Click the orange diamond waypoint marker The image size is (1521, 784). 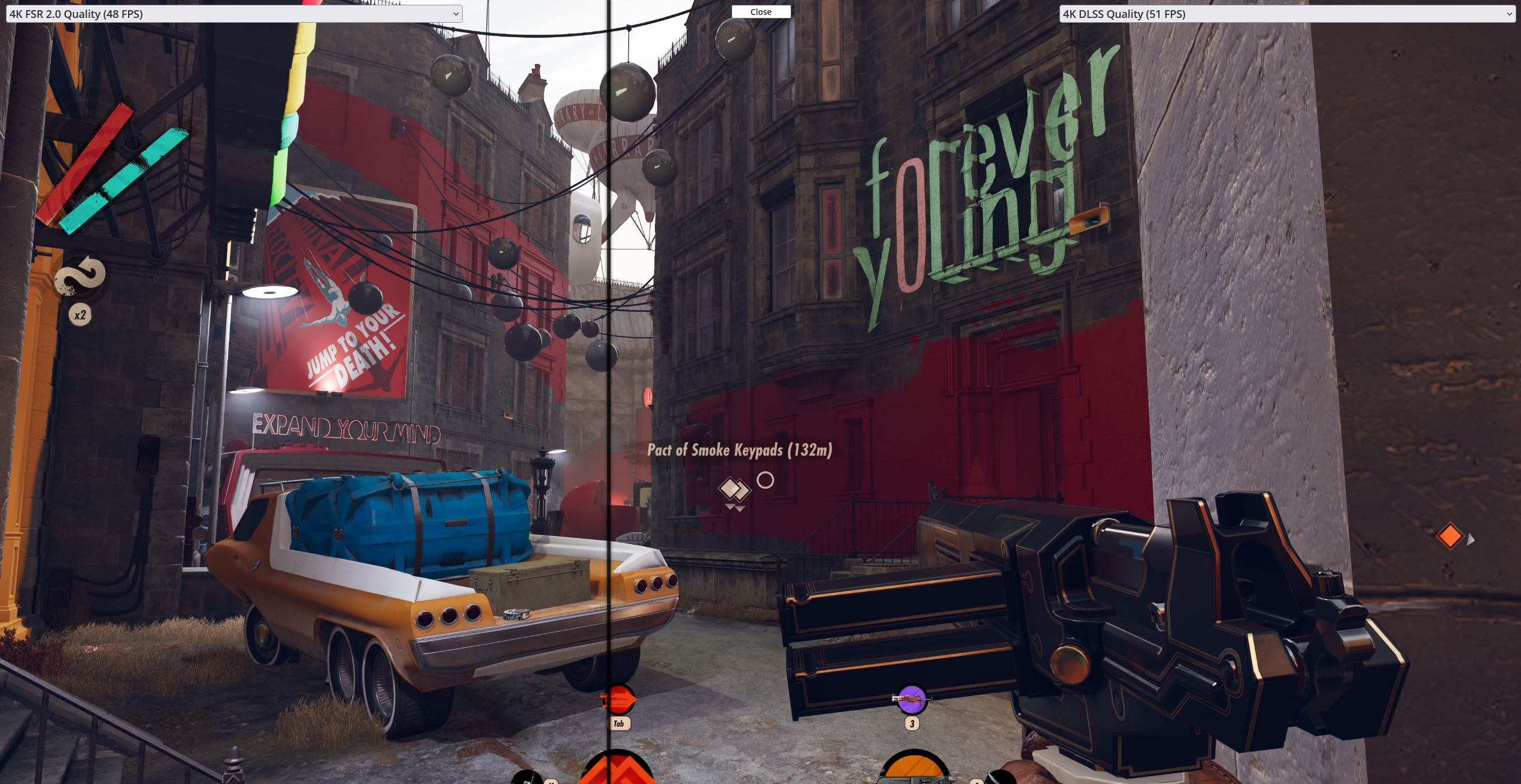(x=1450, y=536)
